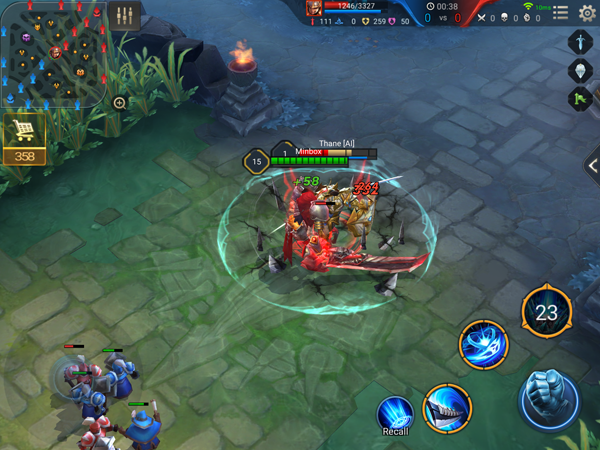Tap the sword attack signal icon
The image size is (600, 450).
(582, 42)
